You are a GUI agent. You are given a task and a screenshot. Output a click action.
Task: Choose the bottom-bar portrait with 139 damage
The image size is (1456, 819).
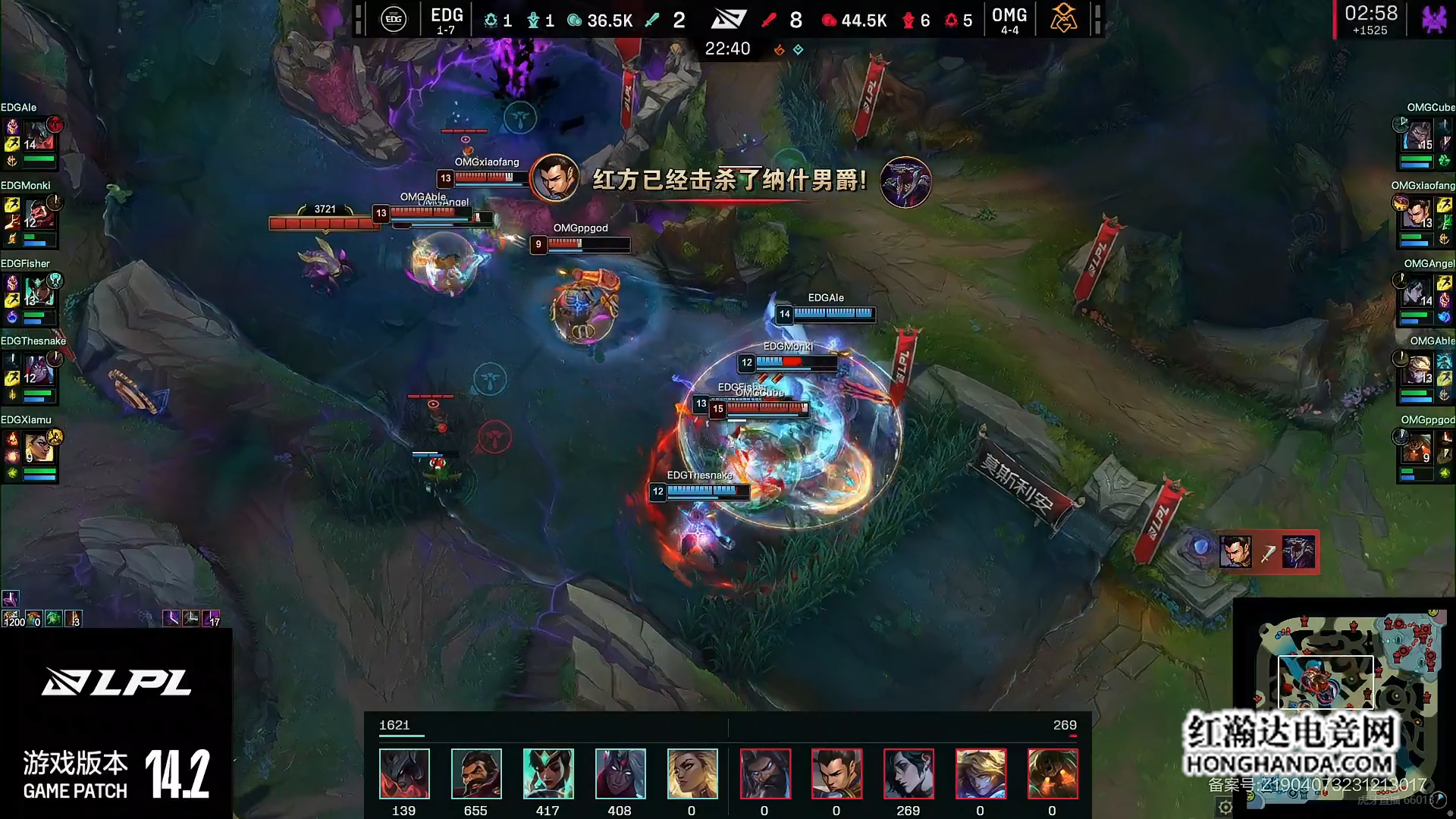pos(403,773)
